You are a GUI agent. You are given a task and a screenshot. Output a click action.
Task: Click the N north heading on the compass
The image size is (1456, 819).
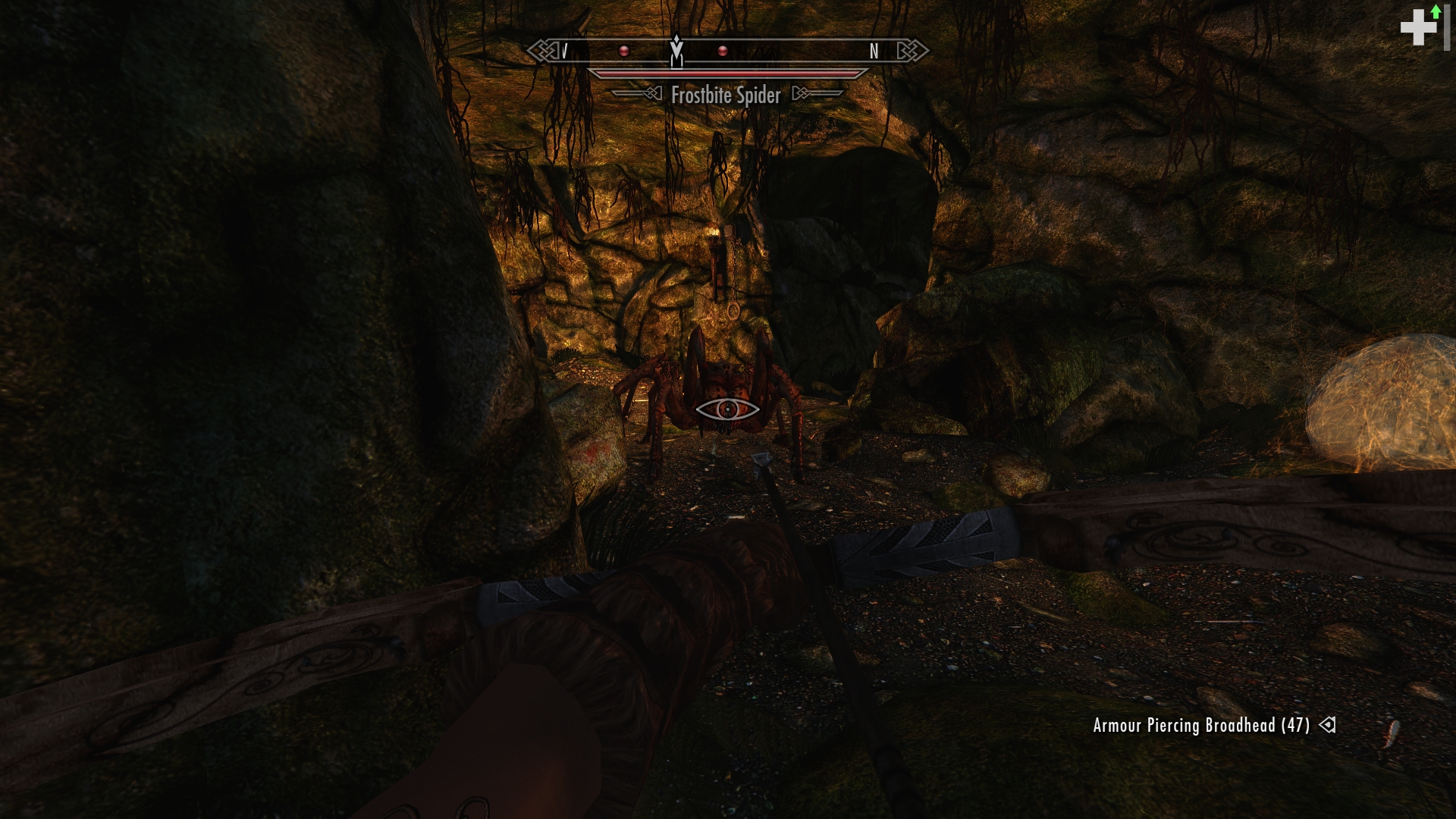(x=874, y=52)
